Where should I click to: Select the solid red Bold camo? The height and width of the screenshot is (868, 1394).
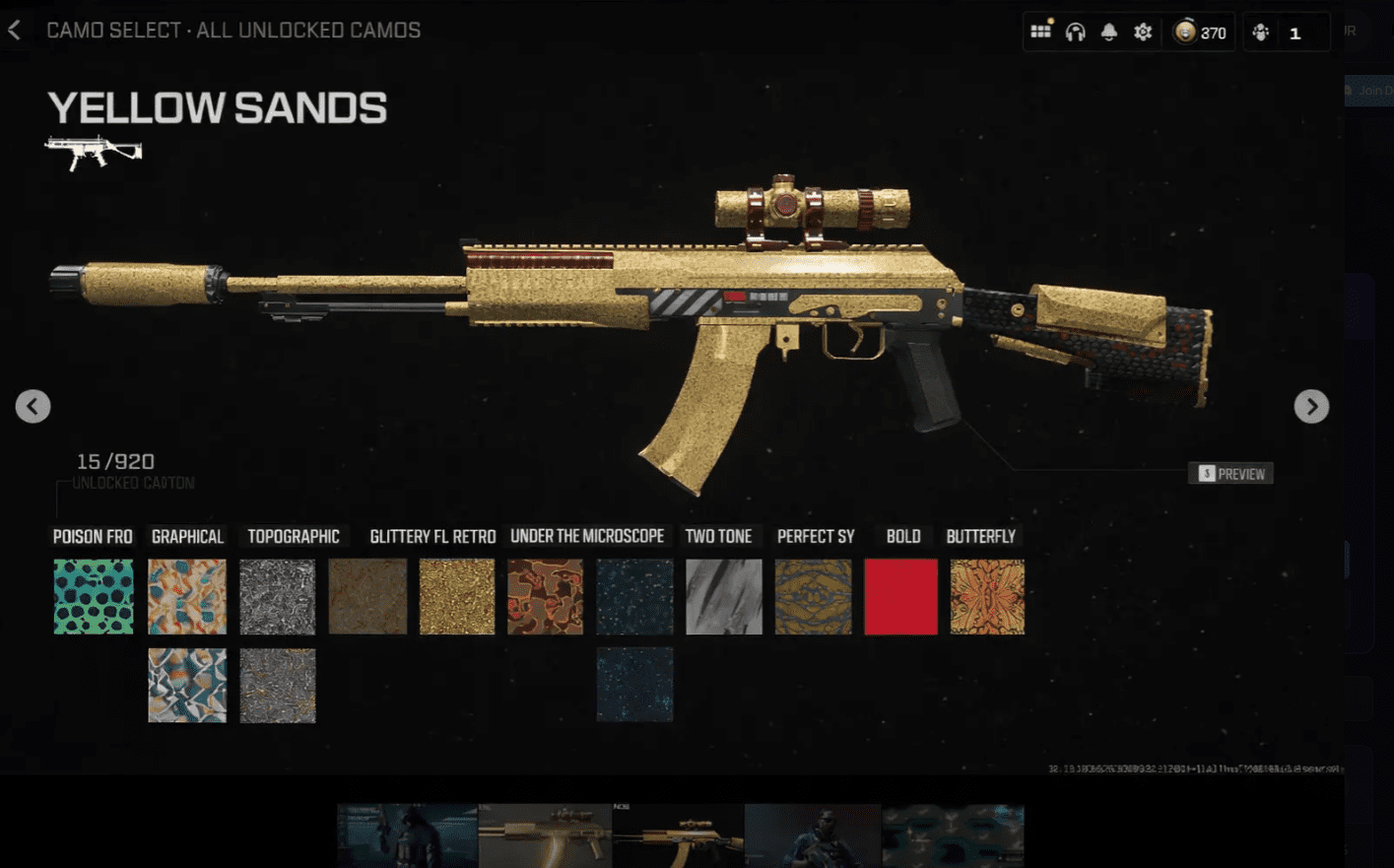[x=900, y=596]
